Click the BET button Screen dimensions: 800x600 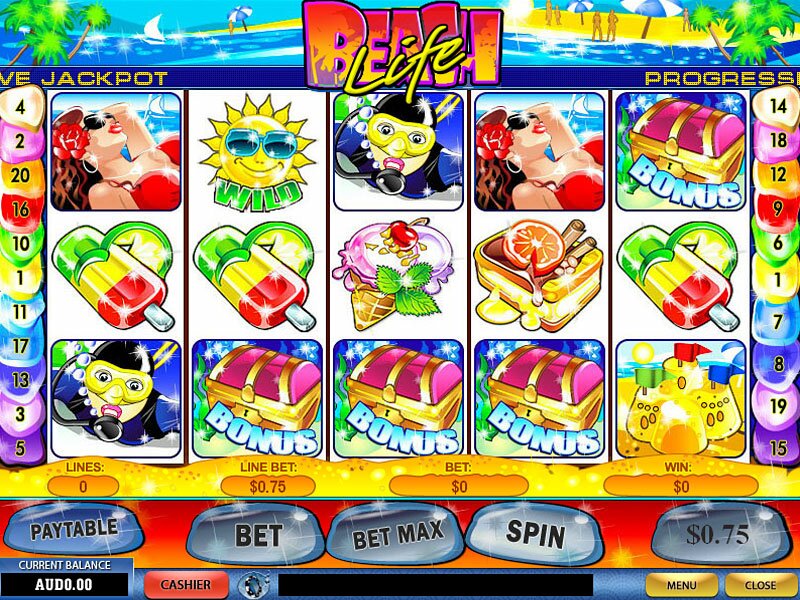coord(256,534)
